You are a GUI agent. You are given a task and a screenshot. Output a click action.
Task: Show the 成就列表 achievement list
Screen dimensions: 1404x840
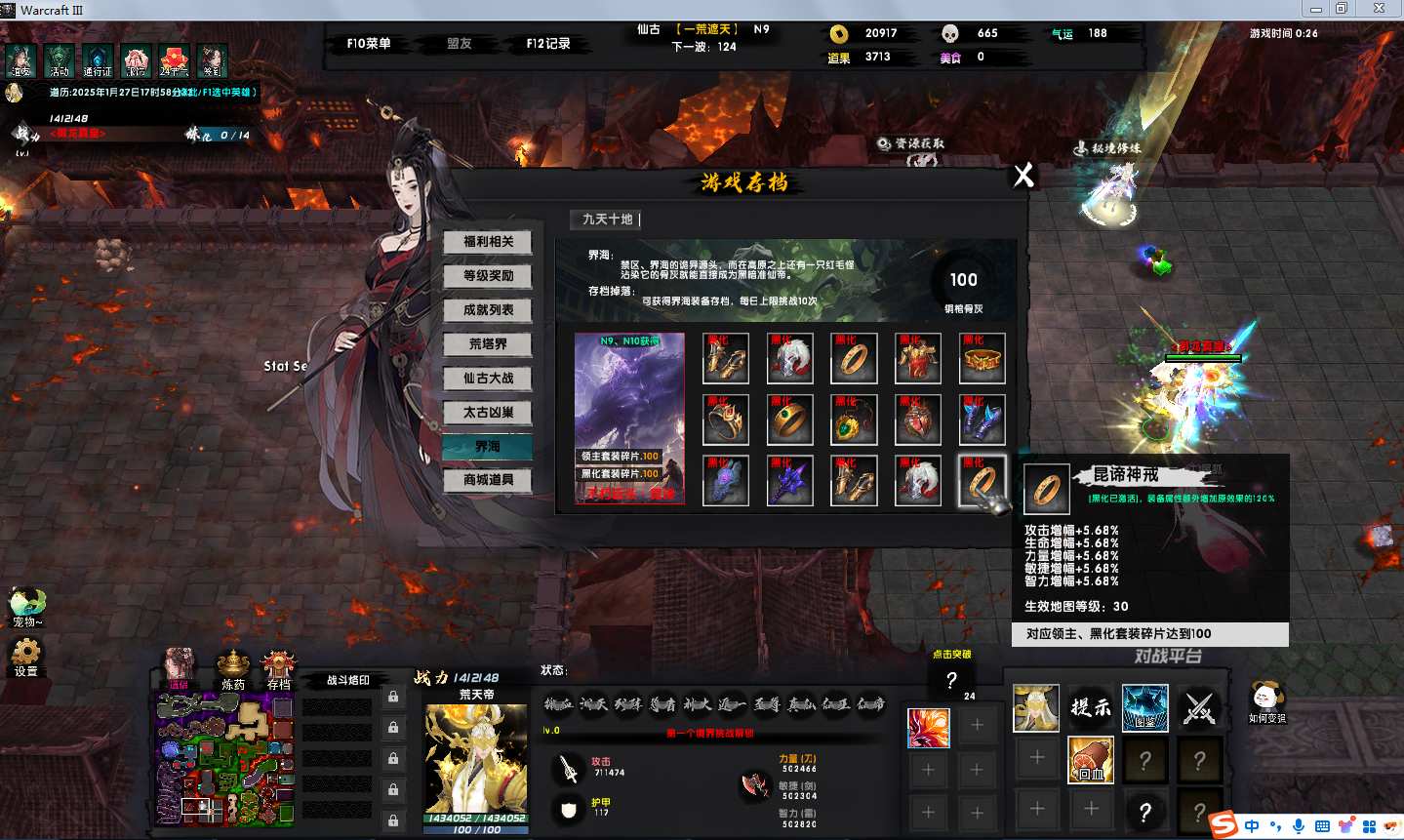point(488,310)
